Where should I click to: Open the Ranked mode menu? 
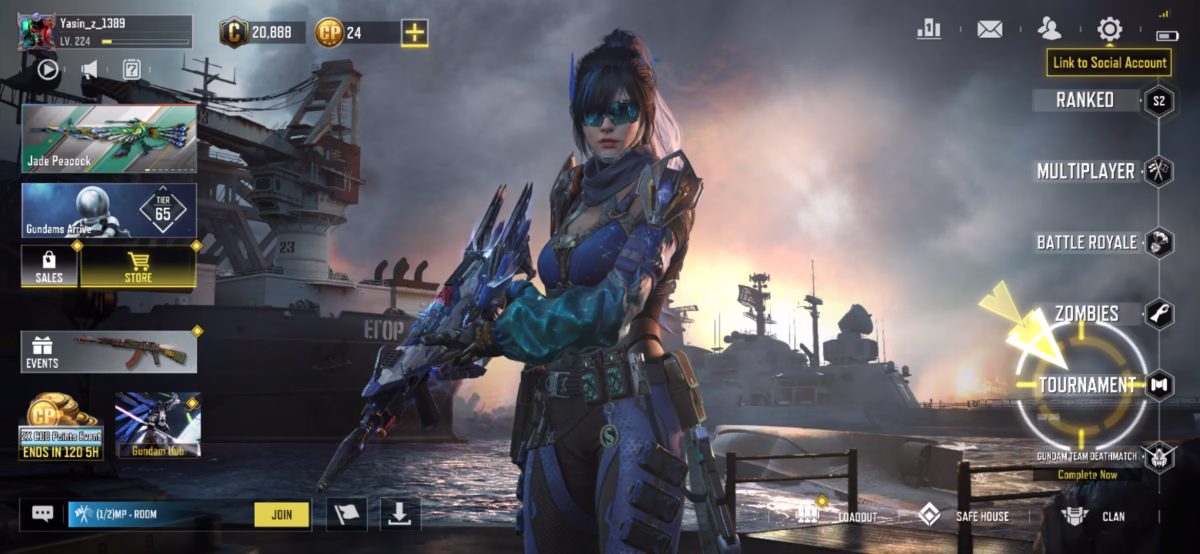click(1086, 100)
